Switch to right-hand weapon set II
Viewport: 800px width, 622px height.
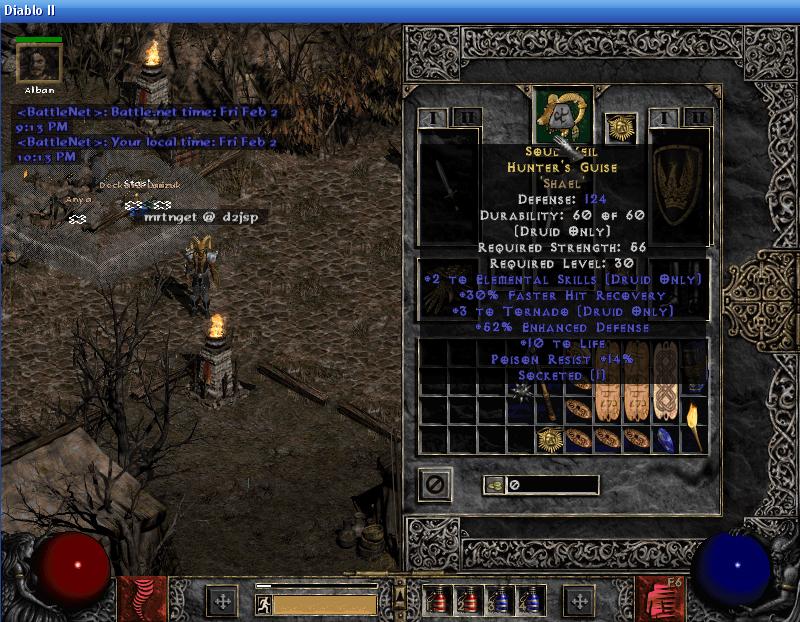pyautogui.click(x=697, y=118)
